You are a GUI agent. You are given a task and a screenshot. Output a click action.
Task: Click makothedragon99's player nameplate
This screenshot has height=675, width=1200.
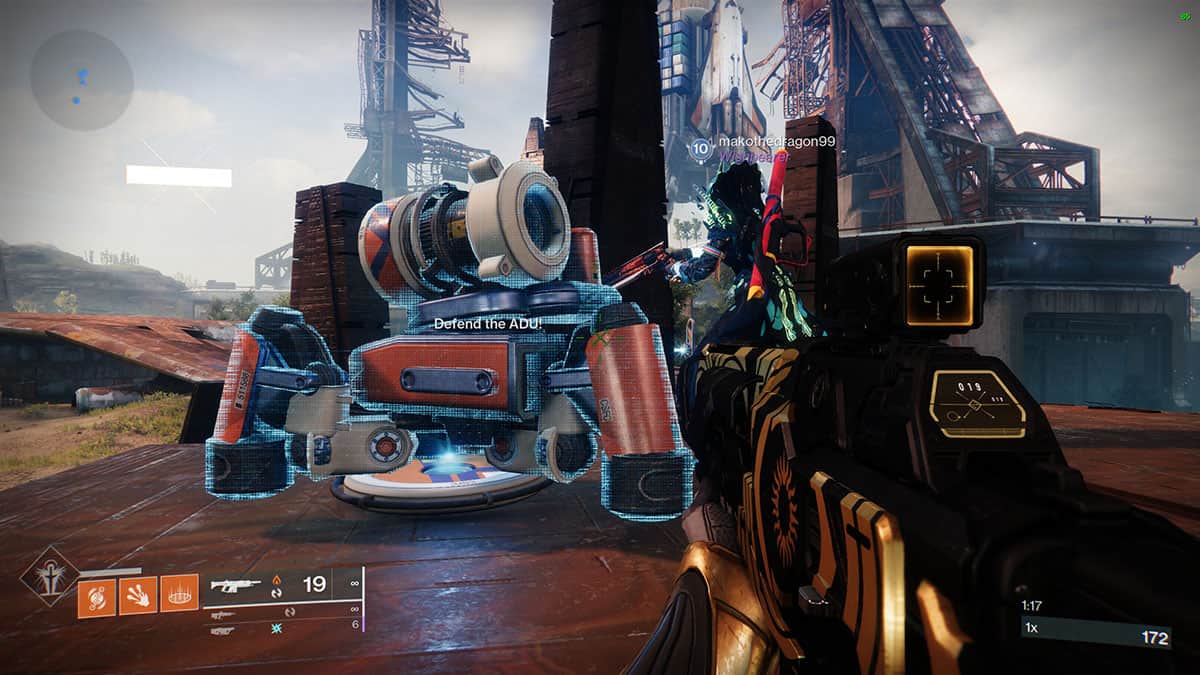(x=776, y=143)
